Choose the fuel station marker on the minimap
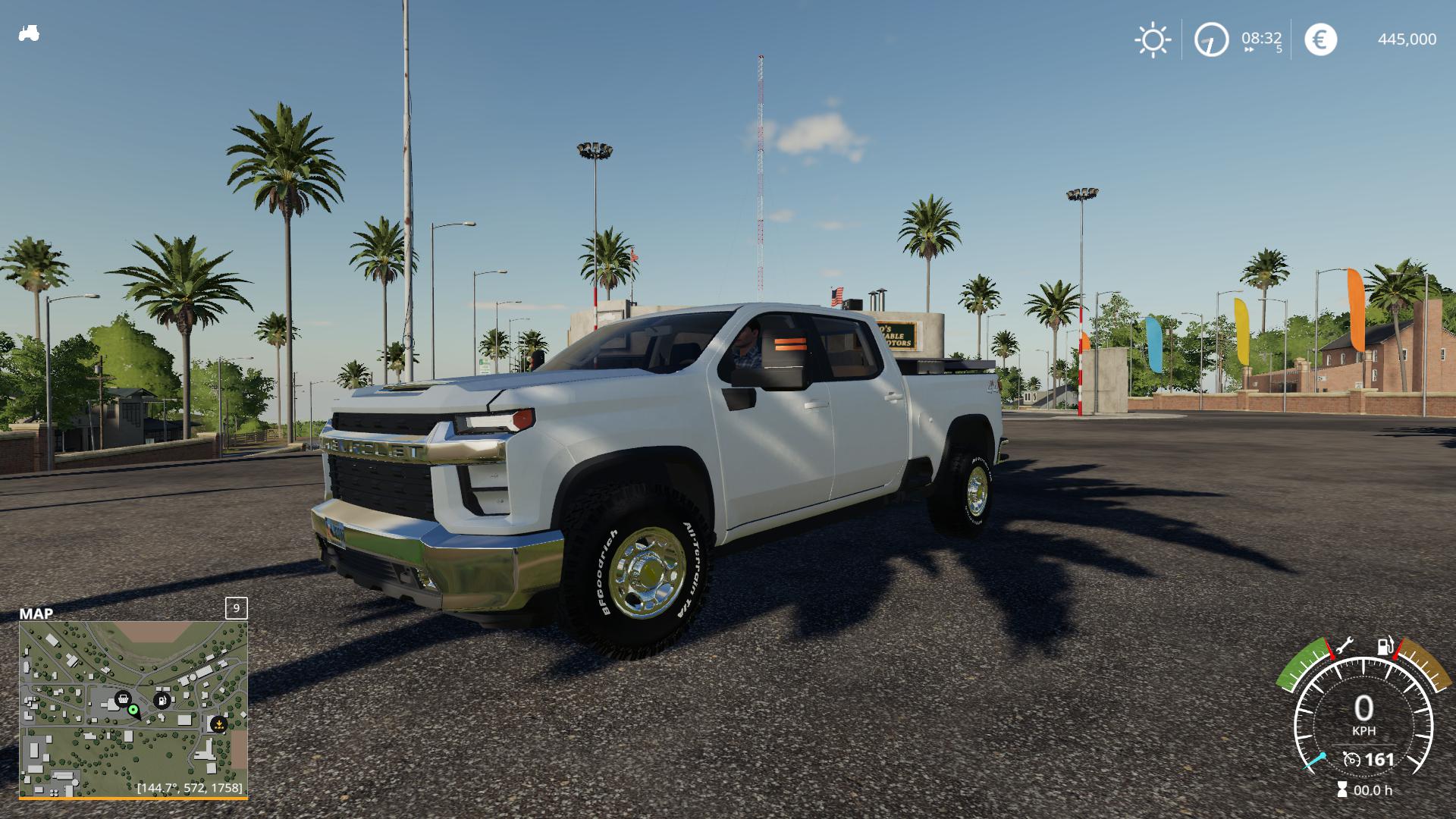1456x819 pixels. (162, 700)
